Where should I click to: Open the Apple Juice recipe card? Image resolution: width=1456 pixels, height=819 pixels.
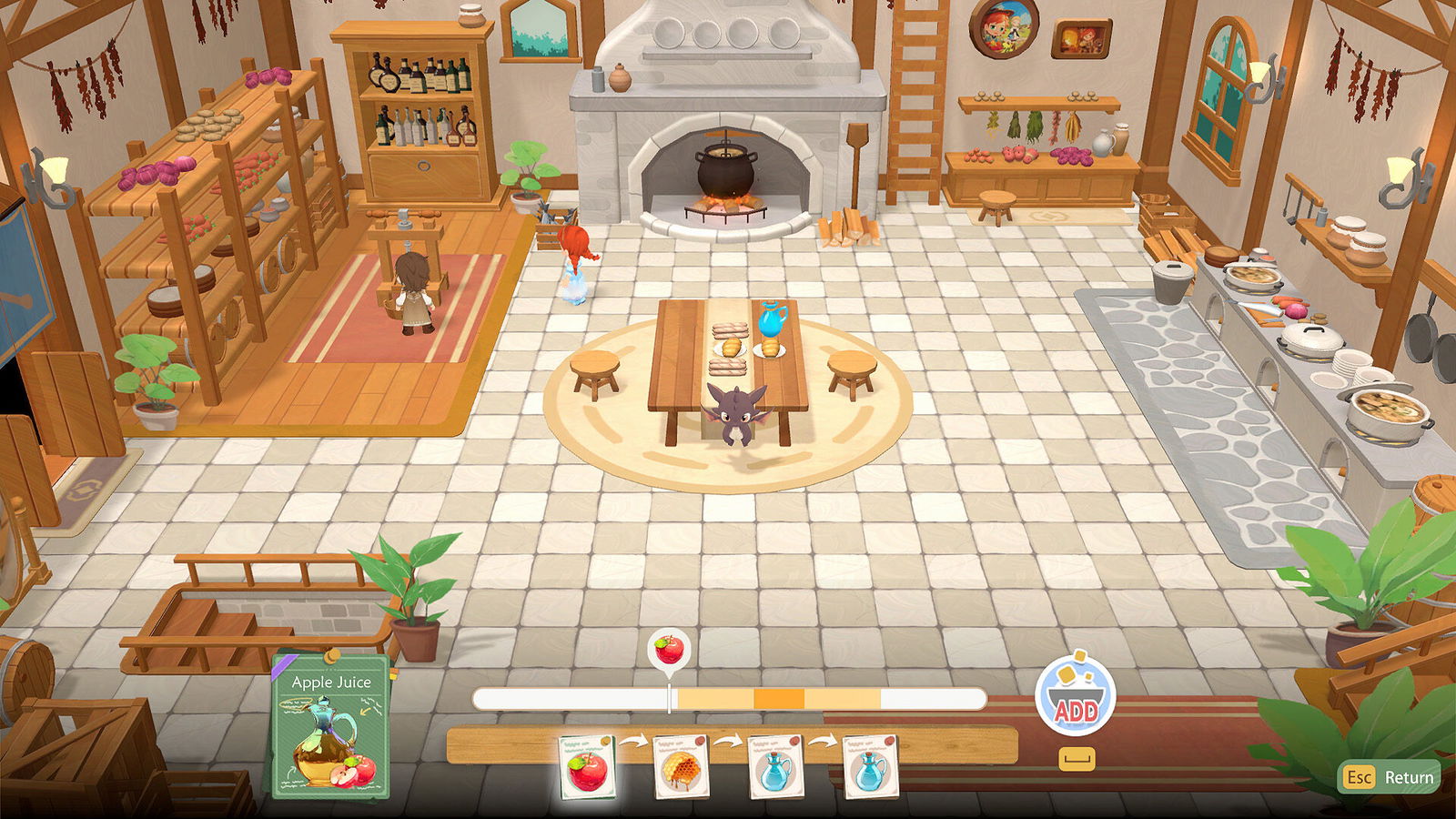331,728
